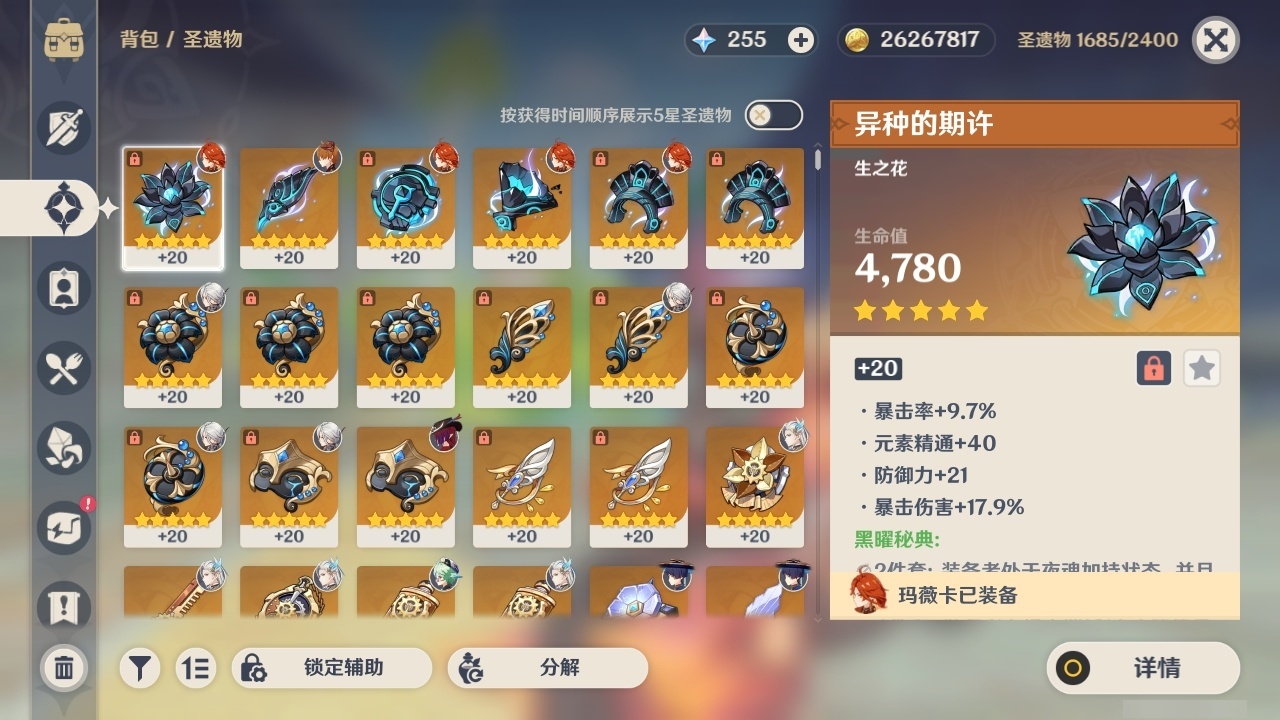Open the Gadgets tab with red notification badge
Viewport: 1280px width, 720px height.
coord(64,527)
